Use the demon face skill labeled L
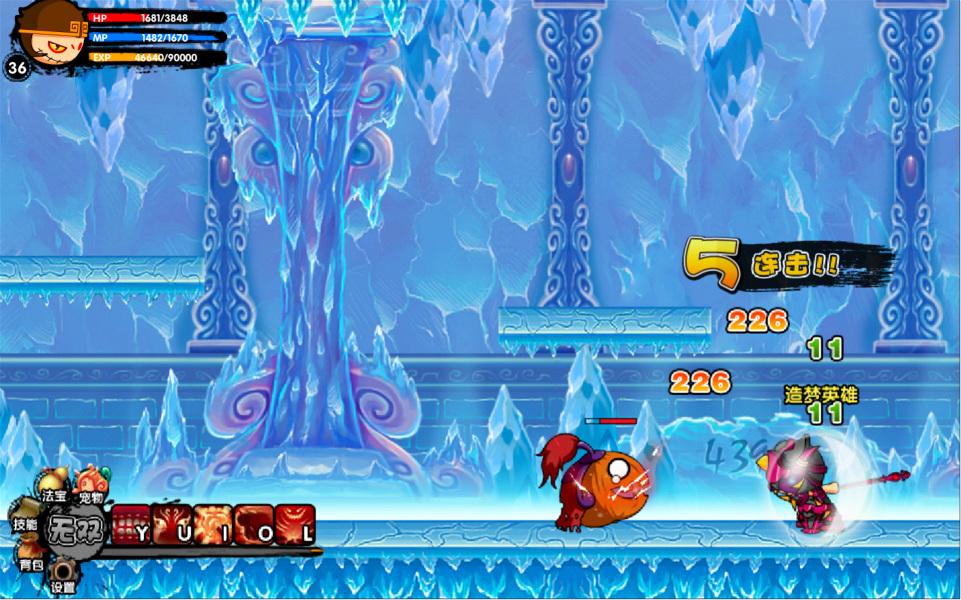 (295, 523)
